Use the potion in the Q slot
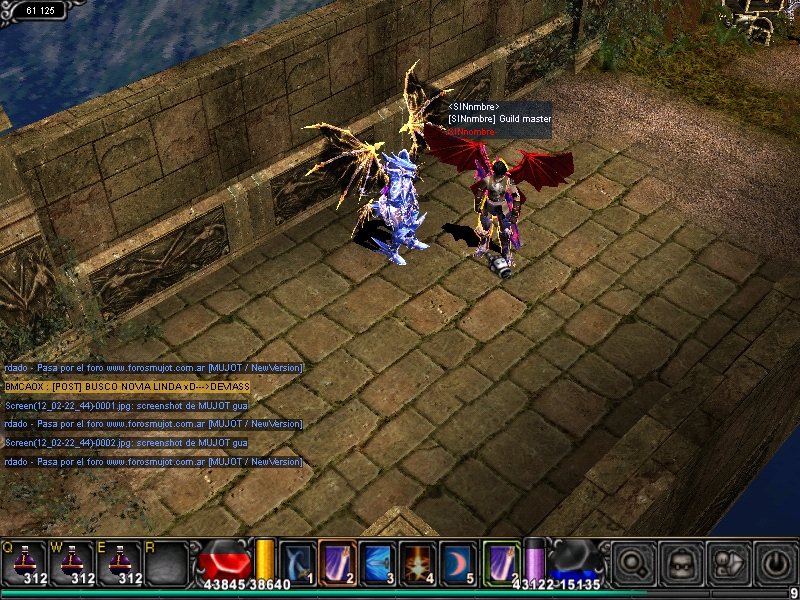Viewport: 800px width, 600px height. [x=25, y=561]
